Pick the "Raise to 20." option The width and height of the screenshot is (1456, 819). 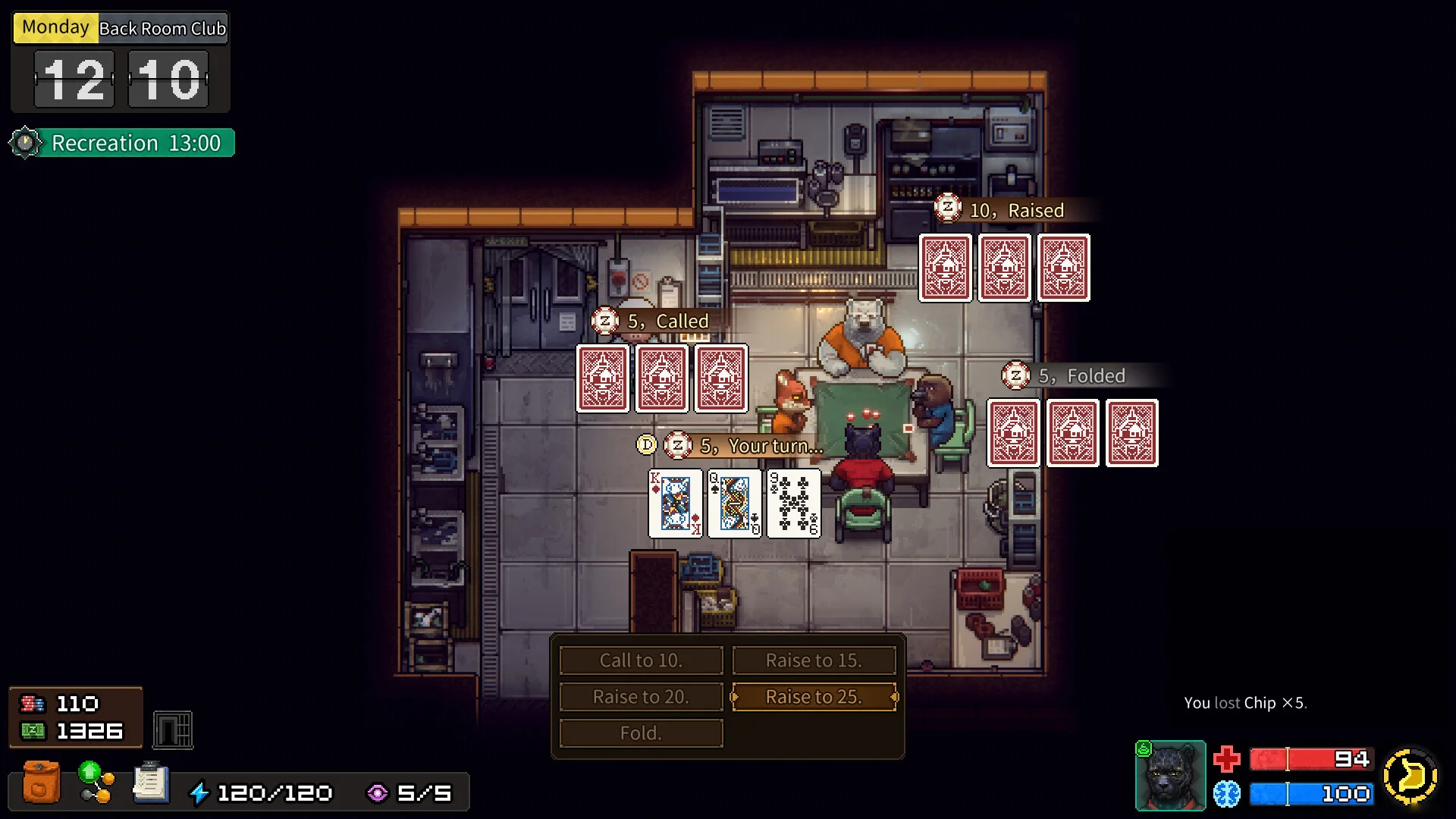tap(641, 697)
